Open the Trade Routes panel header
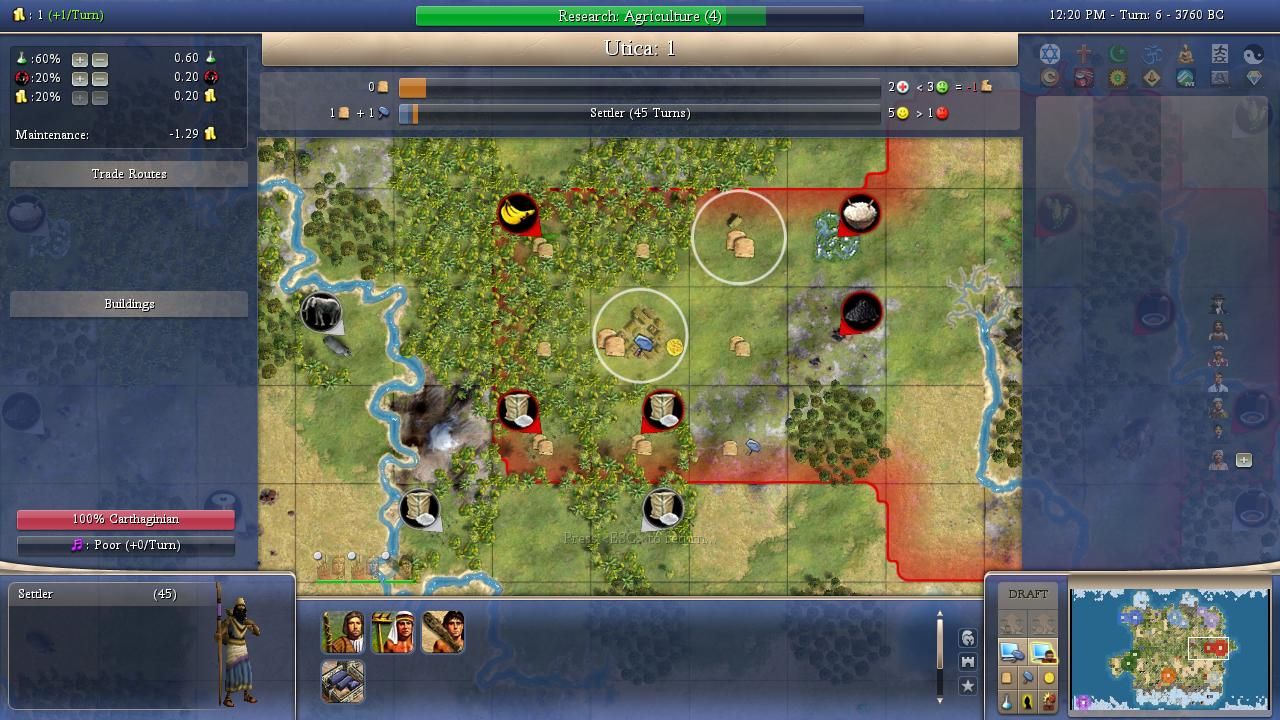This screenshot has width=1280, height=720. pyautogui.click(x=129, y=174)
